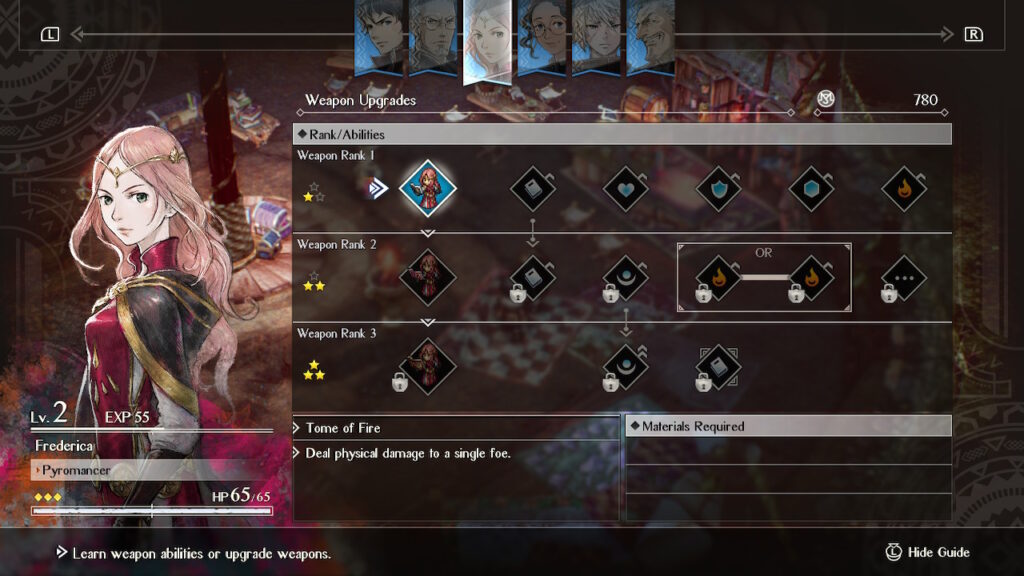Choose the grey-haired man with glasses portrait
Viewport: 1024px width, 576px height.
pyautogui.click(x=434, y=38)
